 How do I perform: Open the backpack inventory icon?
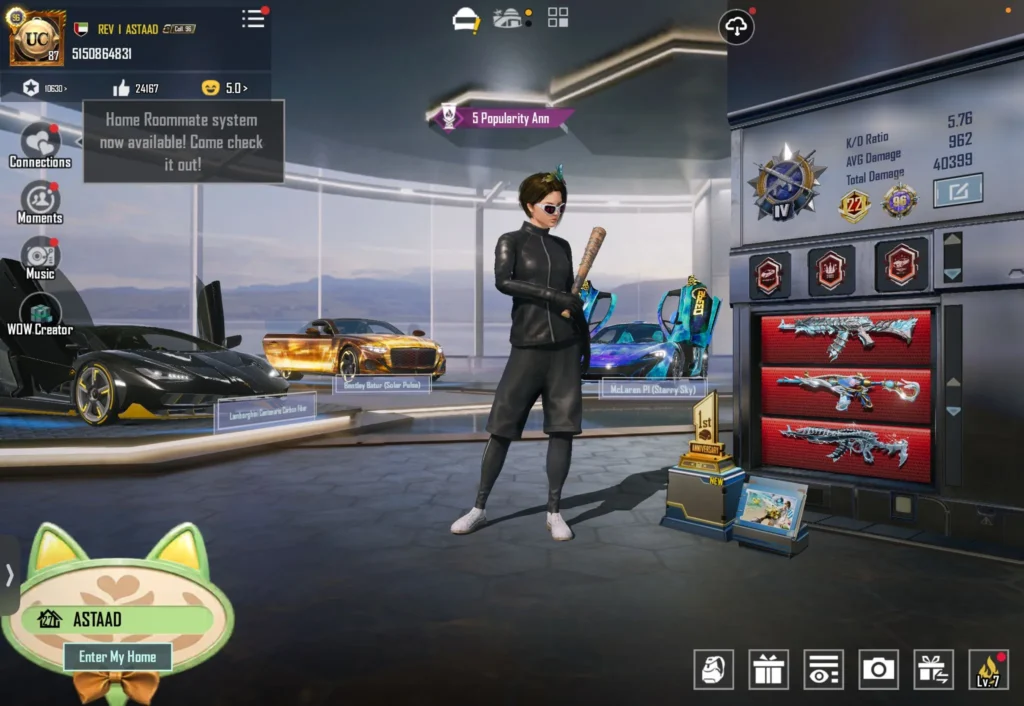coord(713,669)
